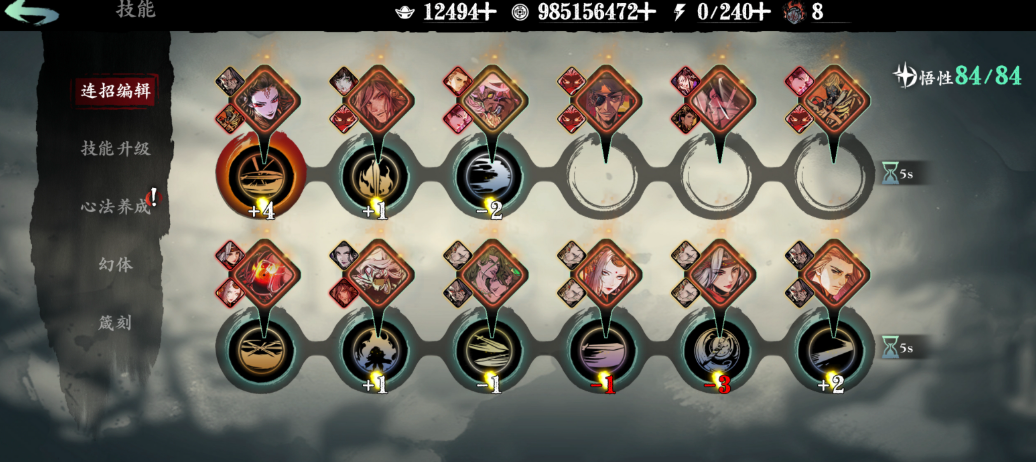1036x462 pixels.
Task: Refill stamina with the plus beside 0/240
Action: 761,12
